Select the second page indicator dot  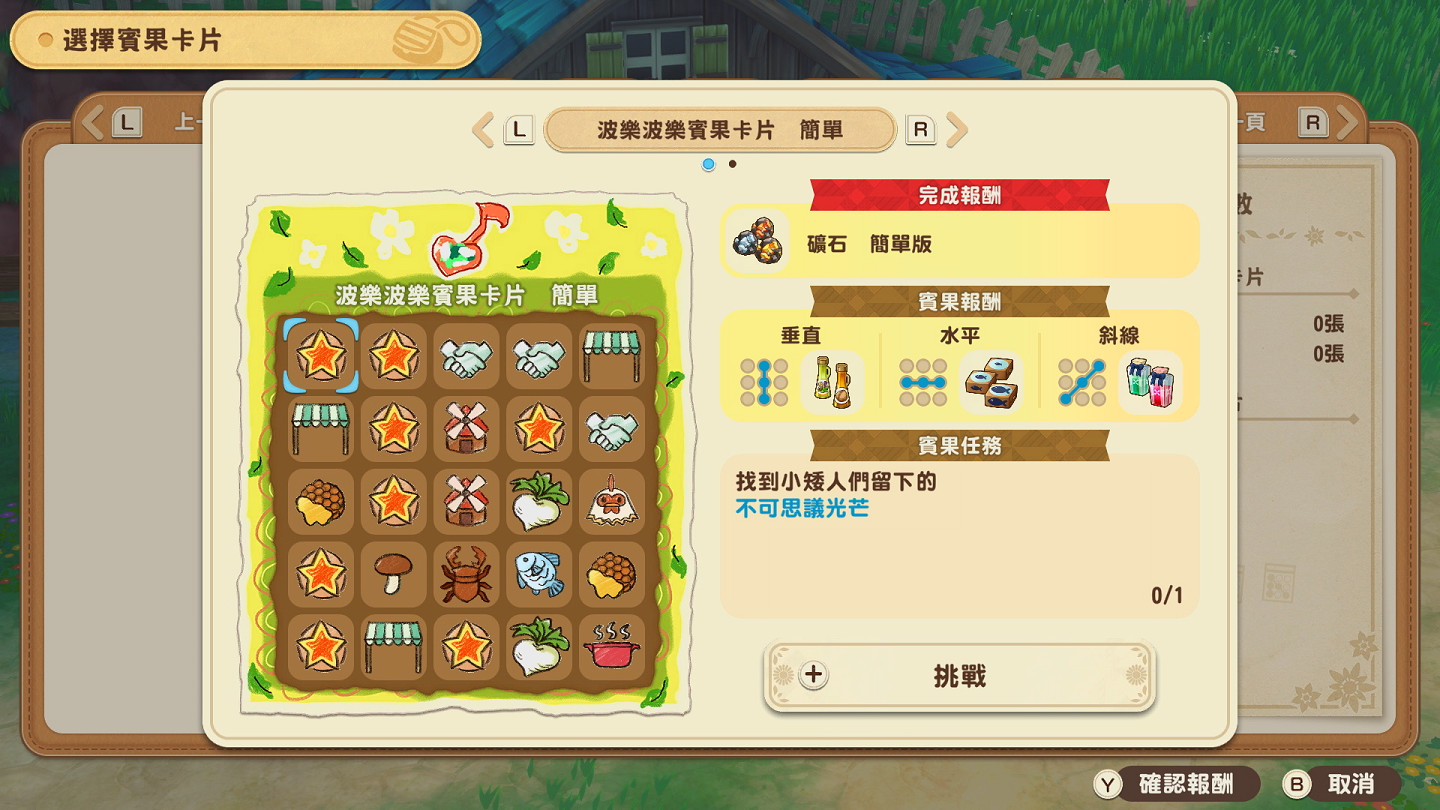[731, 164]
